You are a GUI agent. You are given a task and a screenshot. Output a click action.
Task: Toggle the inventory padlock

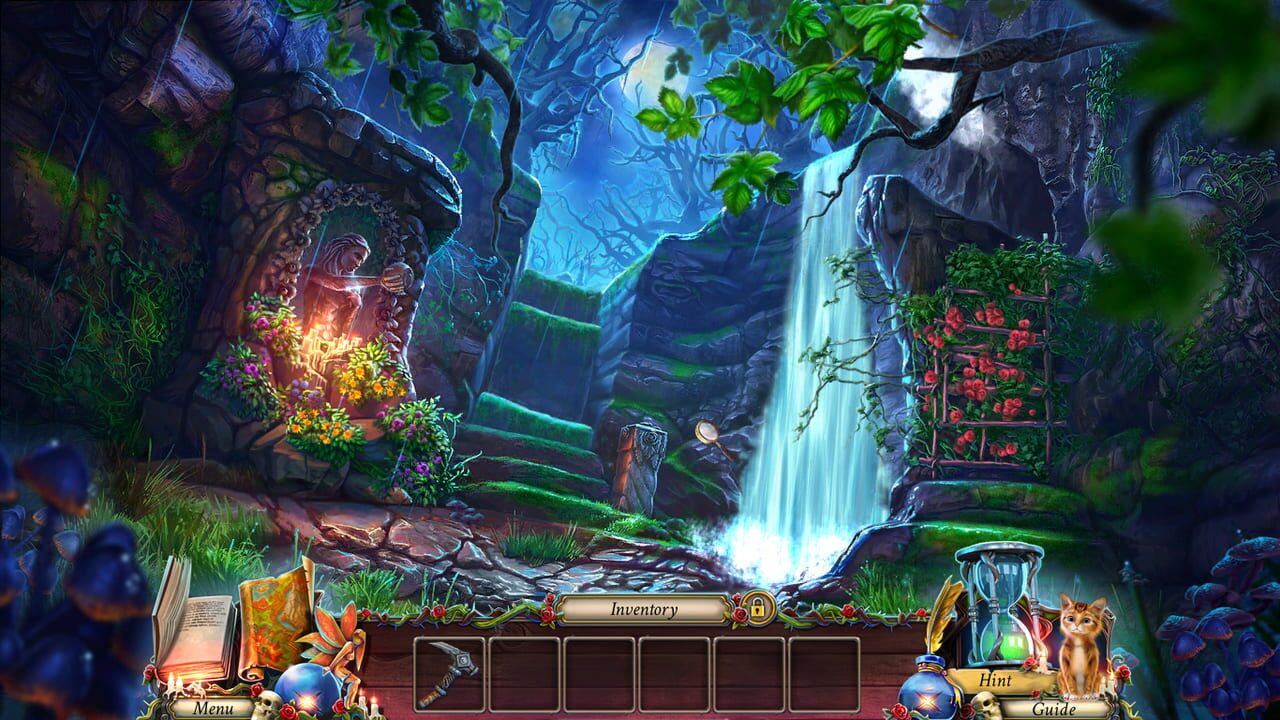759,608
